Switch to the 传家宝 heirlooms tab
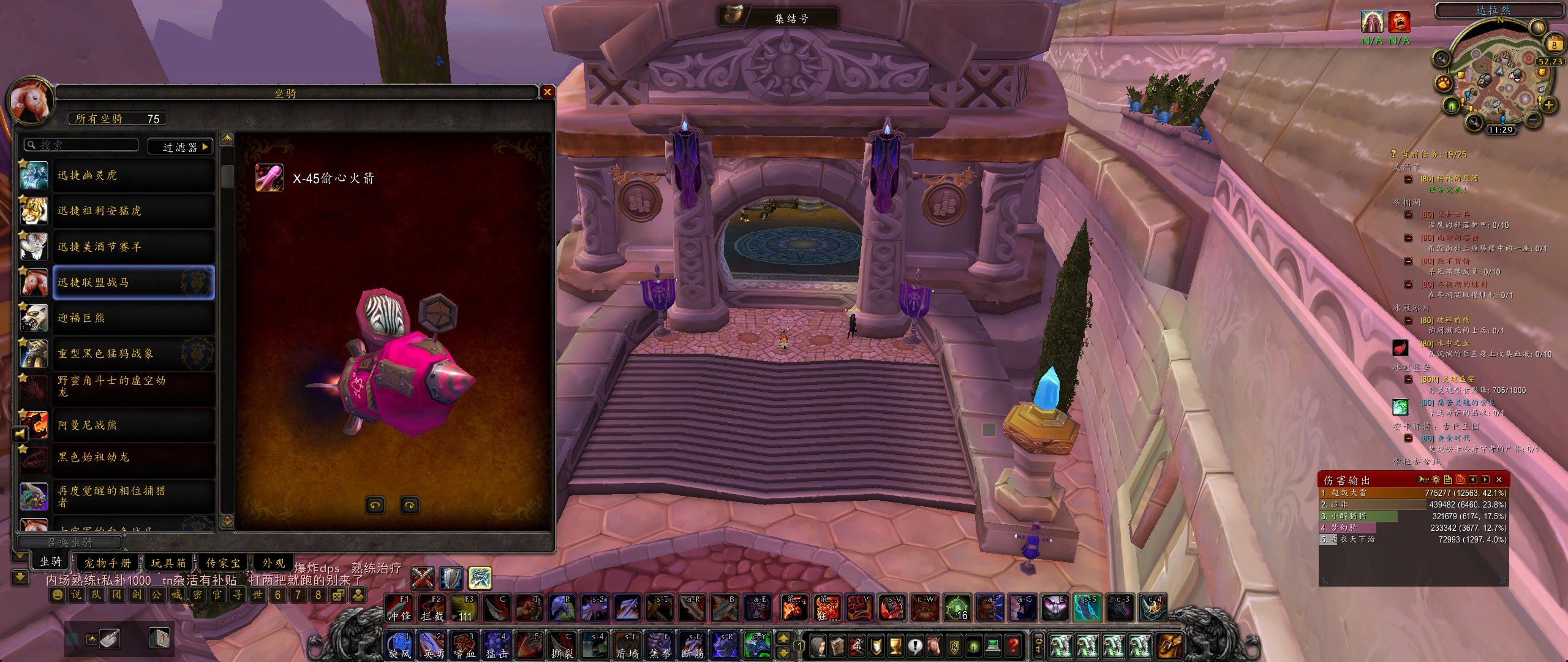Image resolution: width=1568 pixels, height=662 pixels. 223,563
